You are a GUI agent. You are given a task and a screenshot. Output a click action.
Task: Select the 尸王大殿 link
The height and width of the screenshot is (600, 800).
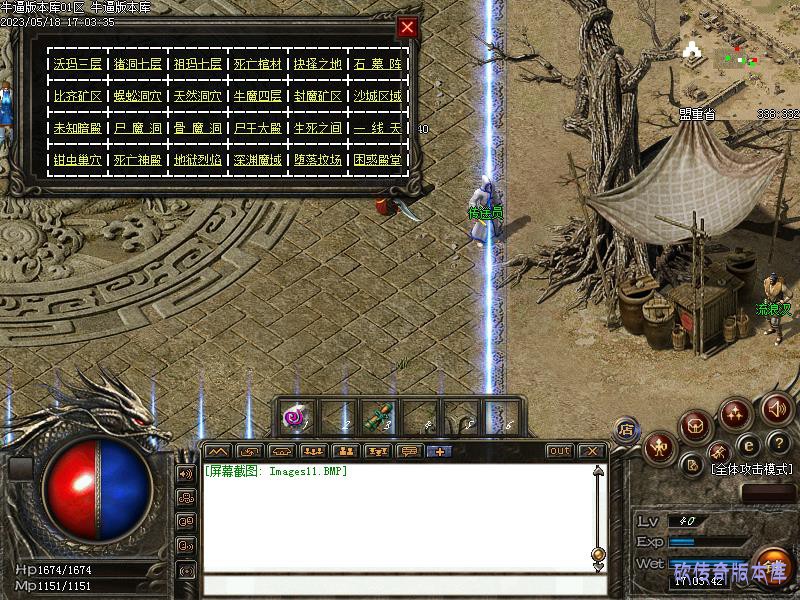(x=257, y=128)
